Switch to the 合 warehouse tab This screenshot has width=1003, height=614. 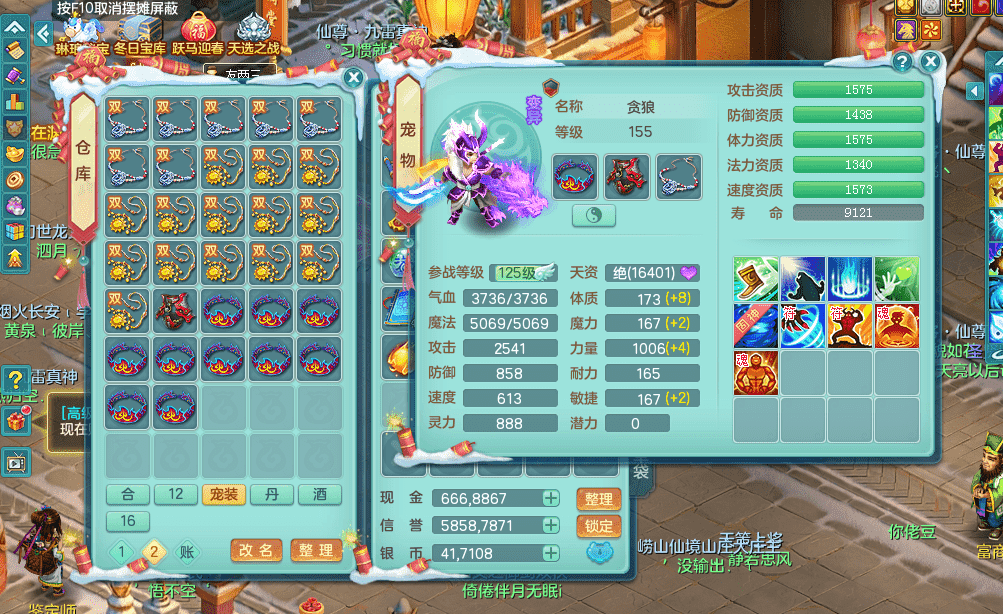coord(128,494)
